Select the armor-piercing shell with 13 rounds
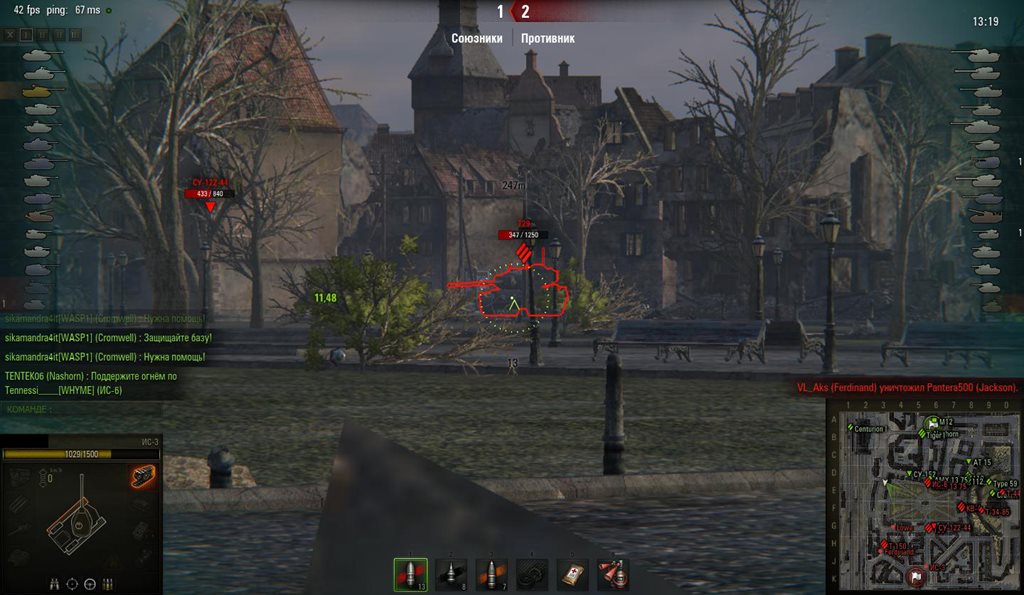The height and width of the screenshot is (595, 1024). 410,574
